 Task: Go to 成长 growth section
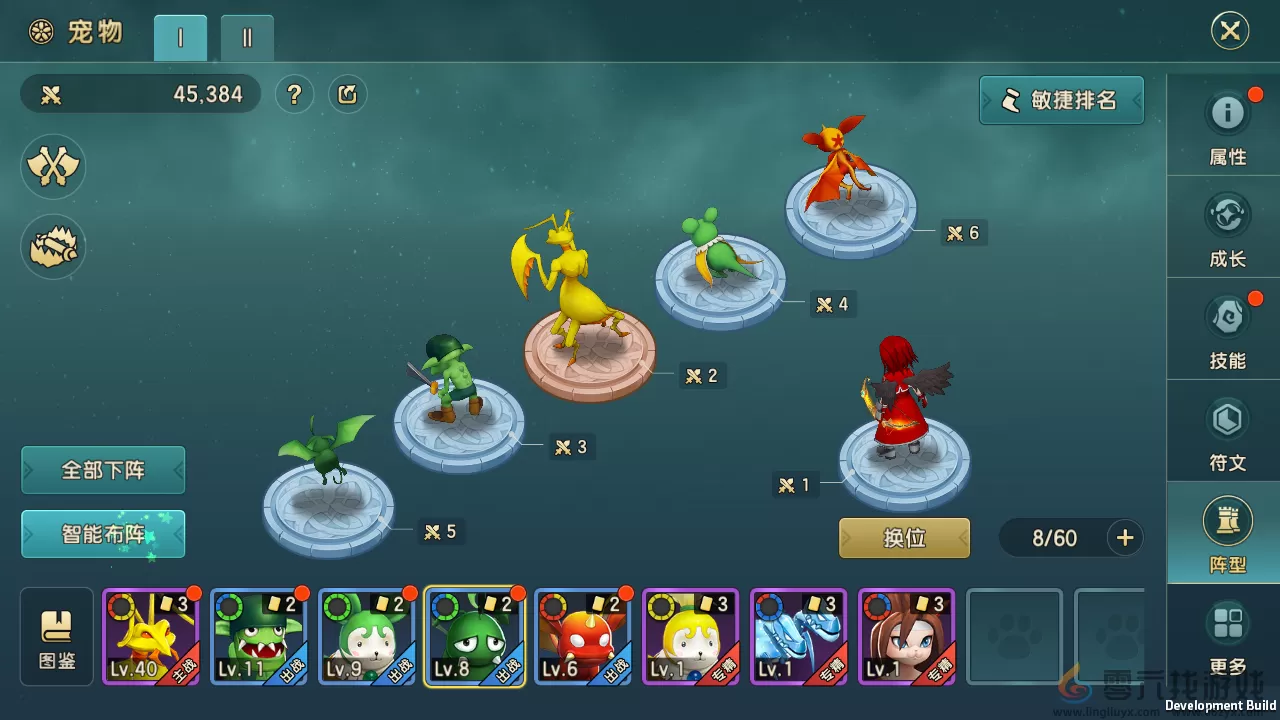click(x=1227, y=229)
